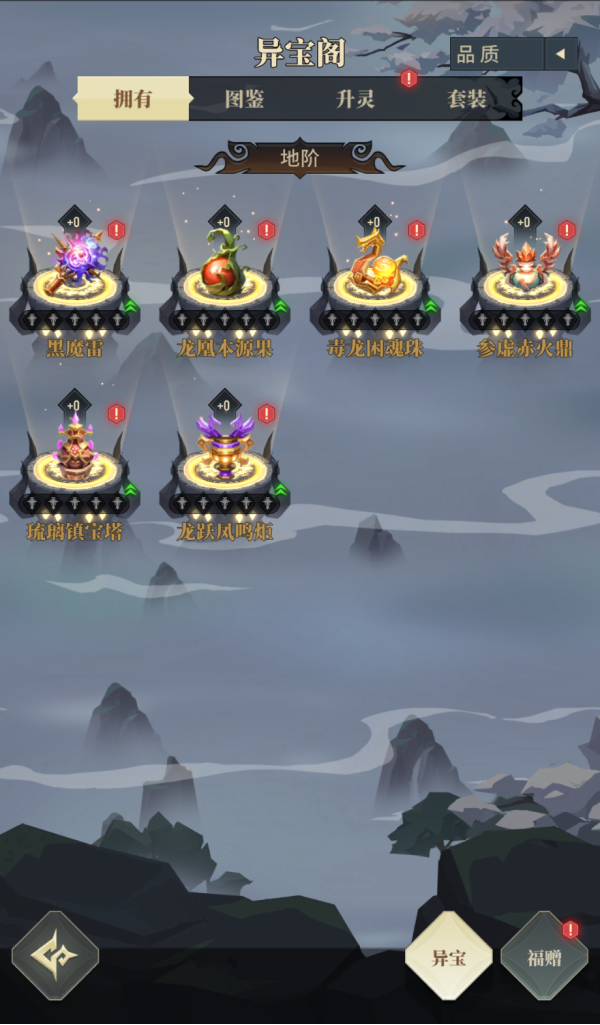This screenshot has height=1025, width=600.
Task: Select the 升灵 tab
Action: [x=356, y=99]
